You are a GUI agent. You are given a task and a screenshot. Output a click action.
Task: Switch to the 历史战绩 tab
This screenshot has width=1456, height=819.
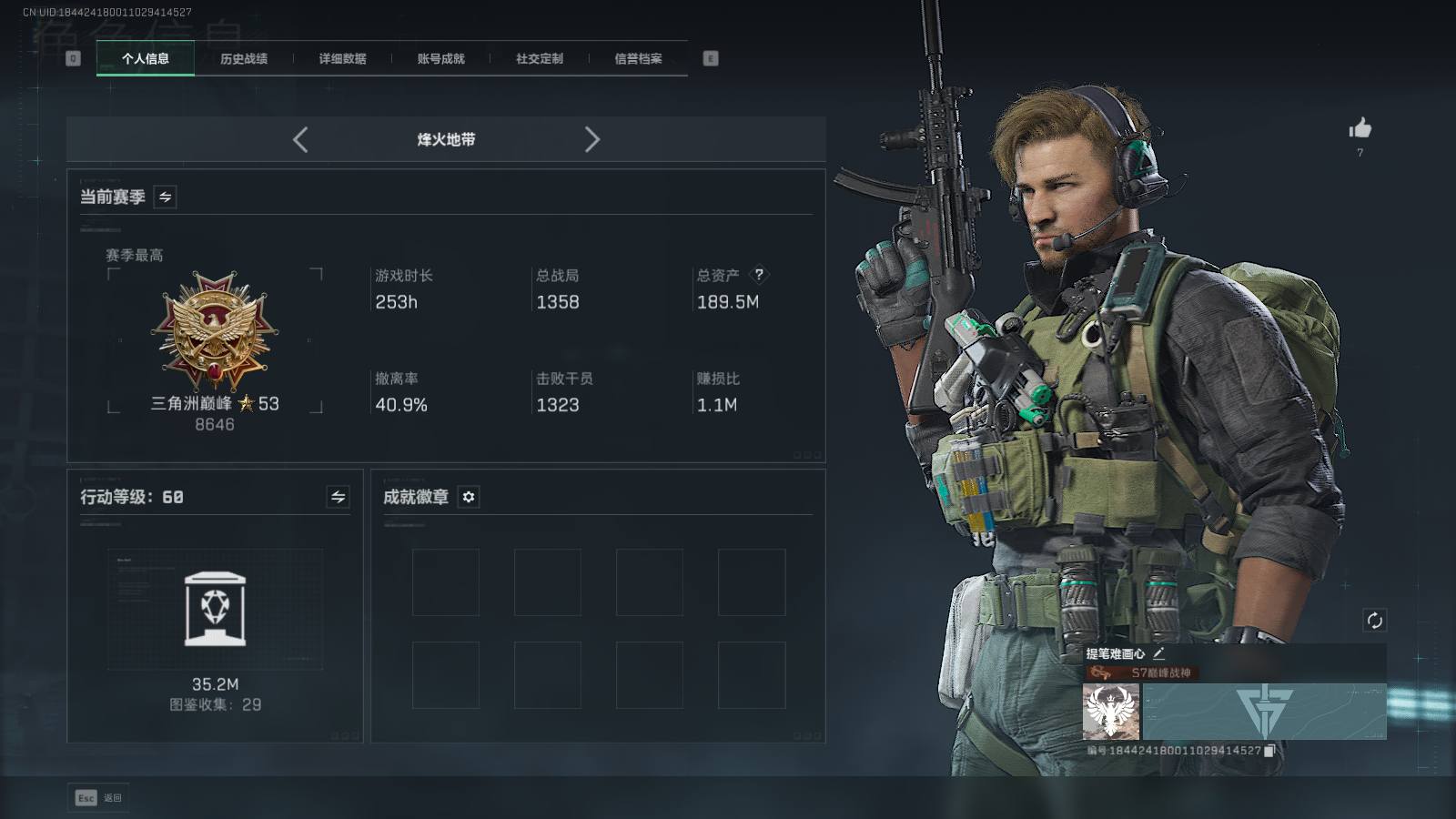(244, 59)
